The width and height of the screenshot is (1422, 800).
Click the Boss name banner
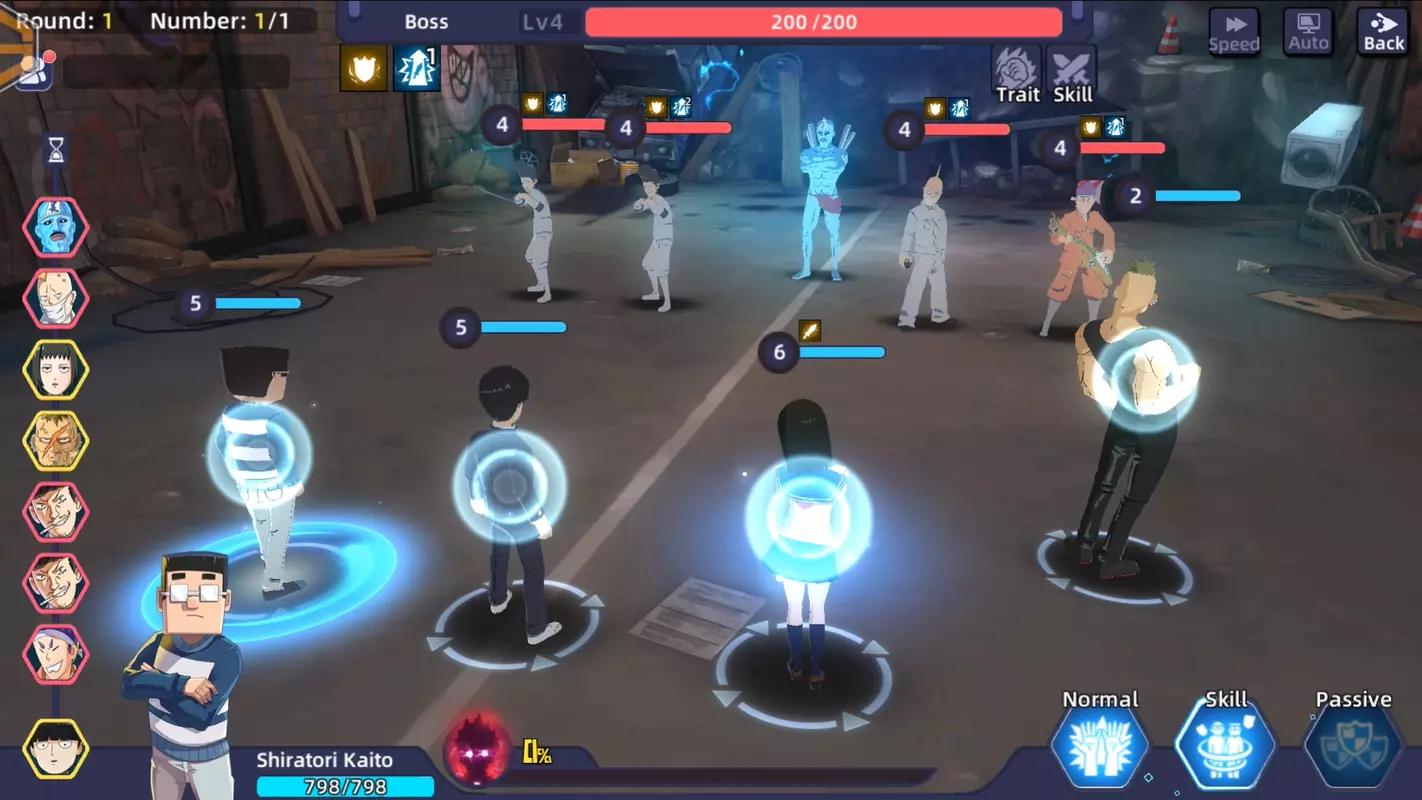click(427, 21)
